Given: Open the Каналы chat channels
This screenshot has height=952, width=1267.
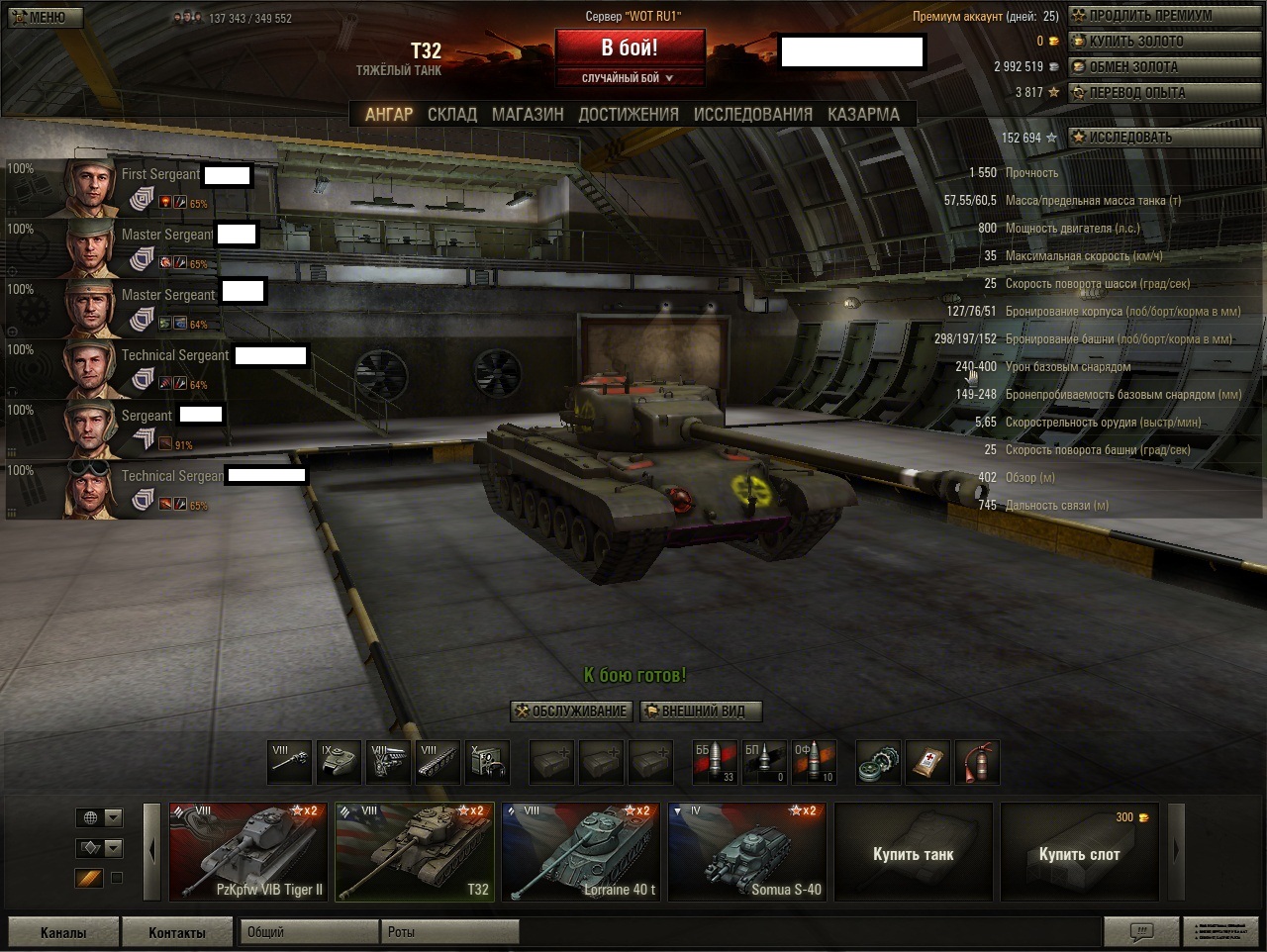Looking at the screenshot, I should tap(63, 932).
